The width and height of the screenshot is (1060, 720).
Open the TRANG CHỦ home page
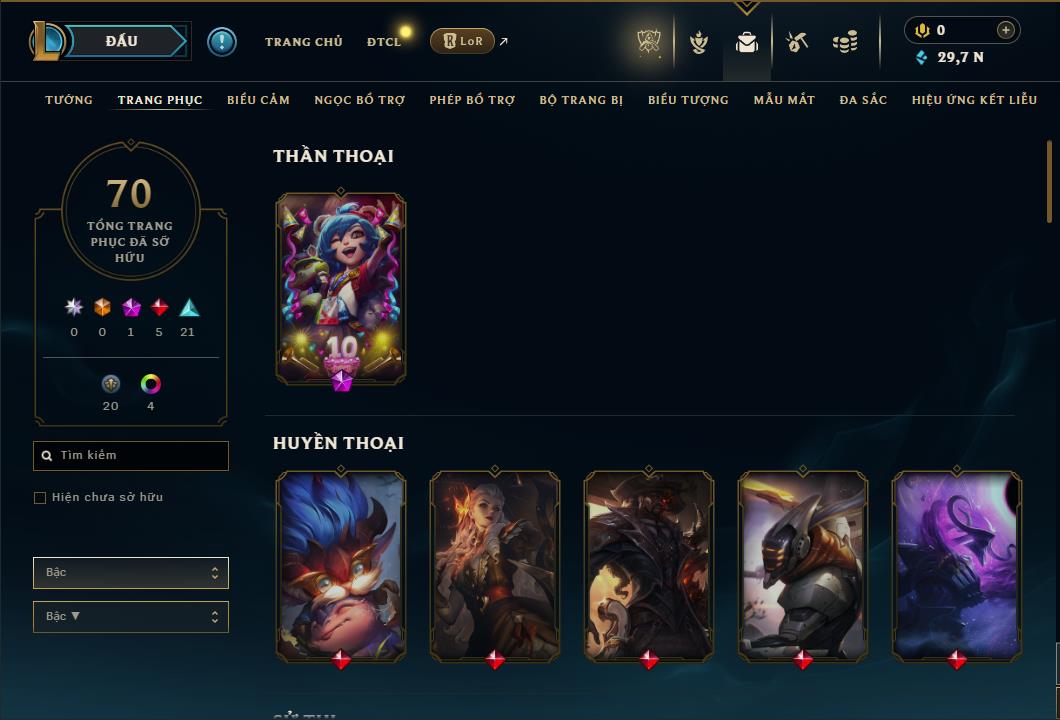point(303,42)
